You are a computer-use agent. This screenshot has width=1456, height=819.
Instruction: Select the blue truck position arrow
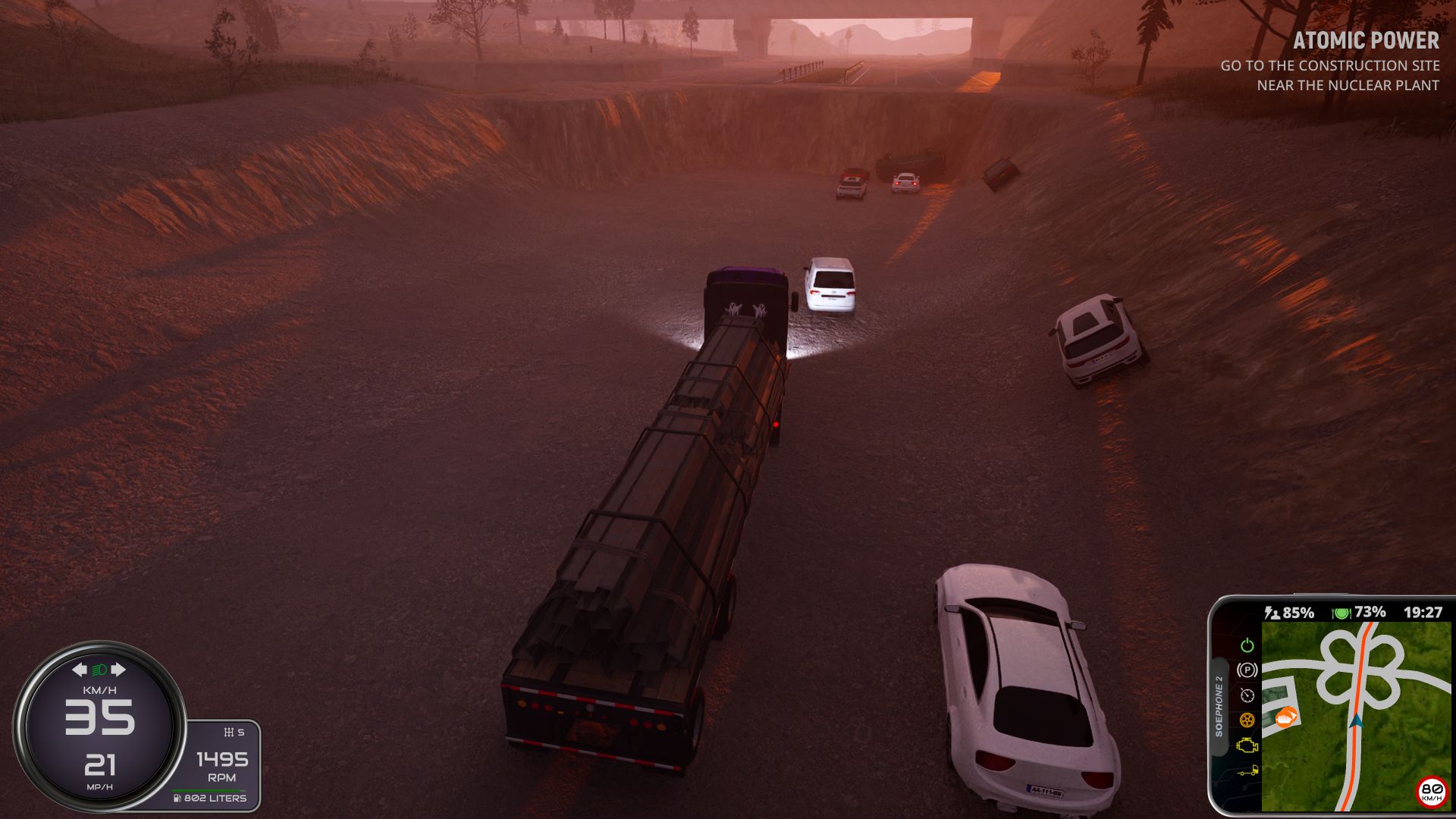[1356, 722]
